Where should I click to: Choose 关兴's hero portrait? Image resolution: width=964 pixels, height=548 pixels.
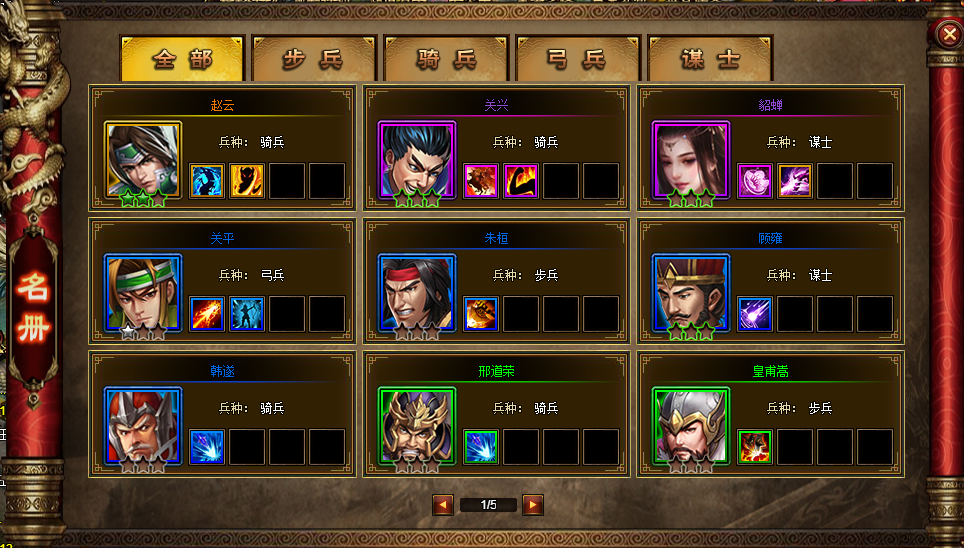point(417,161)
